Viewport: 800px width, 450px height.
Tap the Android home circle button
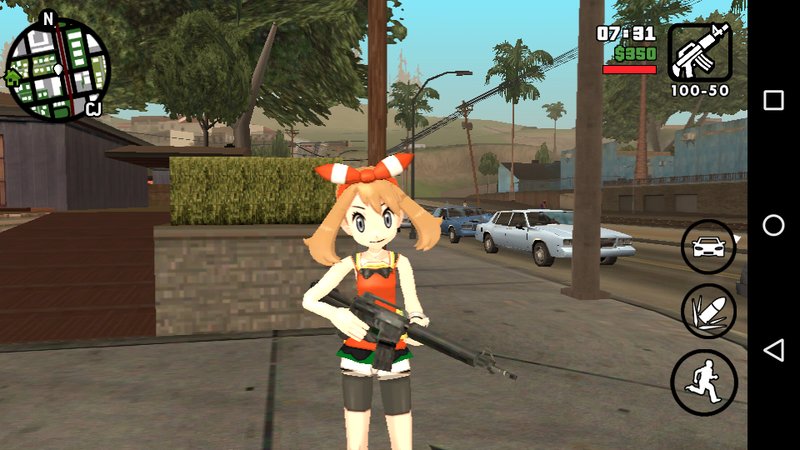pyautogui.click(x=773, y=225)
